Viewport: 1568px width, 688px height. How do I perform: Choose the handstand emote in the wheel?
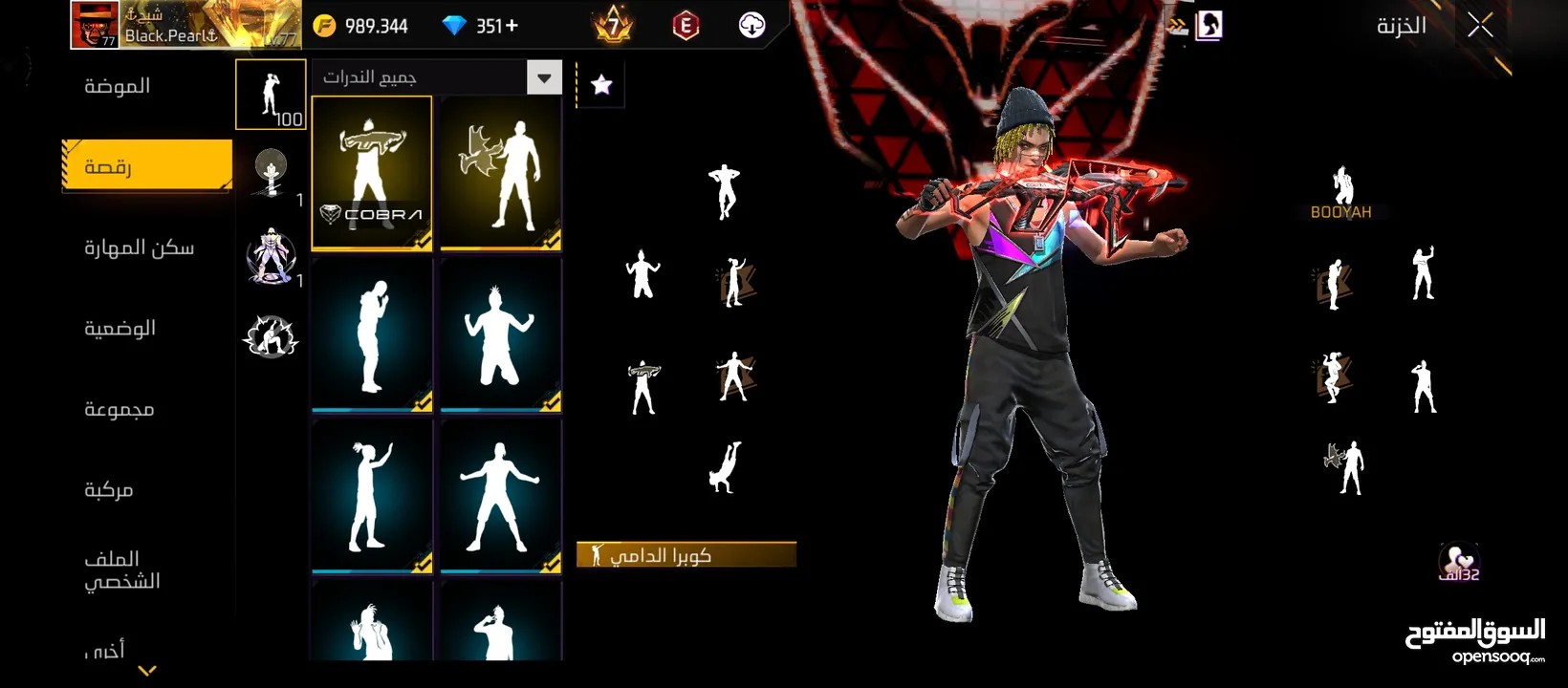pyautogui.click(x=725, y=467)
